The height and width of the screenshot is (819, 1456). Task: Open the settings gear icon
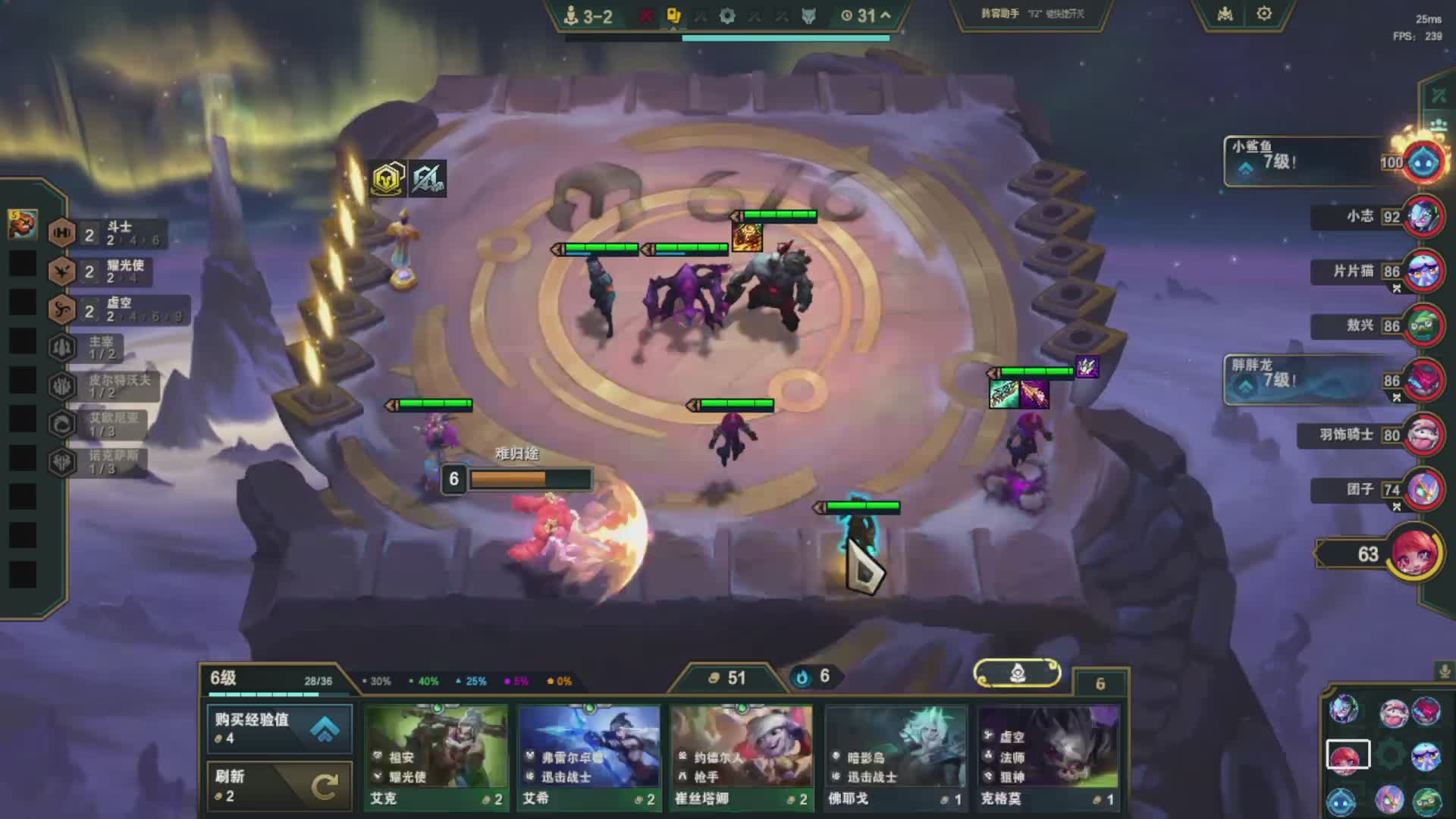[x=1263, y=14]
